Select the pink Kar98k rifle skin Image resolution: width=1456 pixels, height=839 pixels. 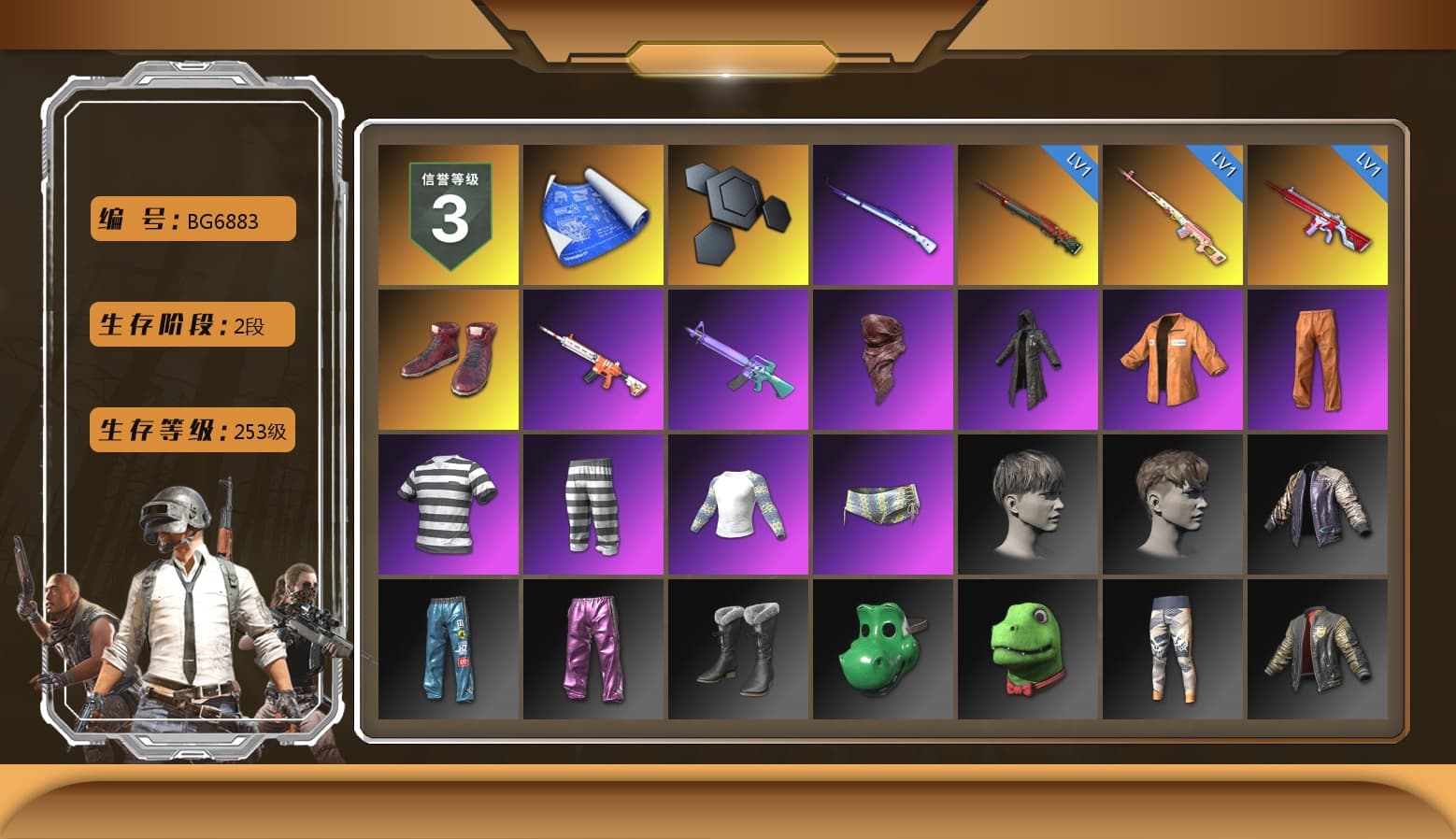point(1174,213)
